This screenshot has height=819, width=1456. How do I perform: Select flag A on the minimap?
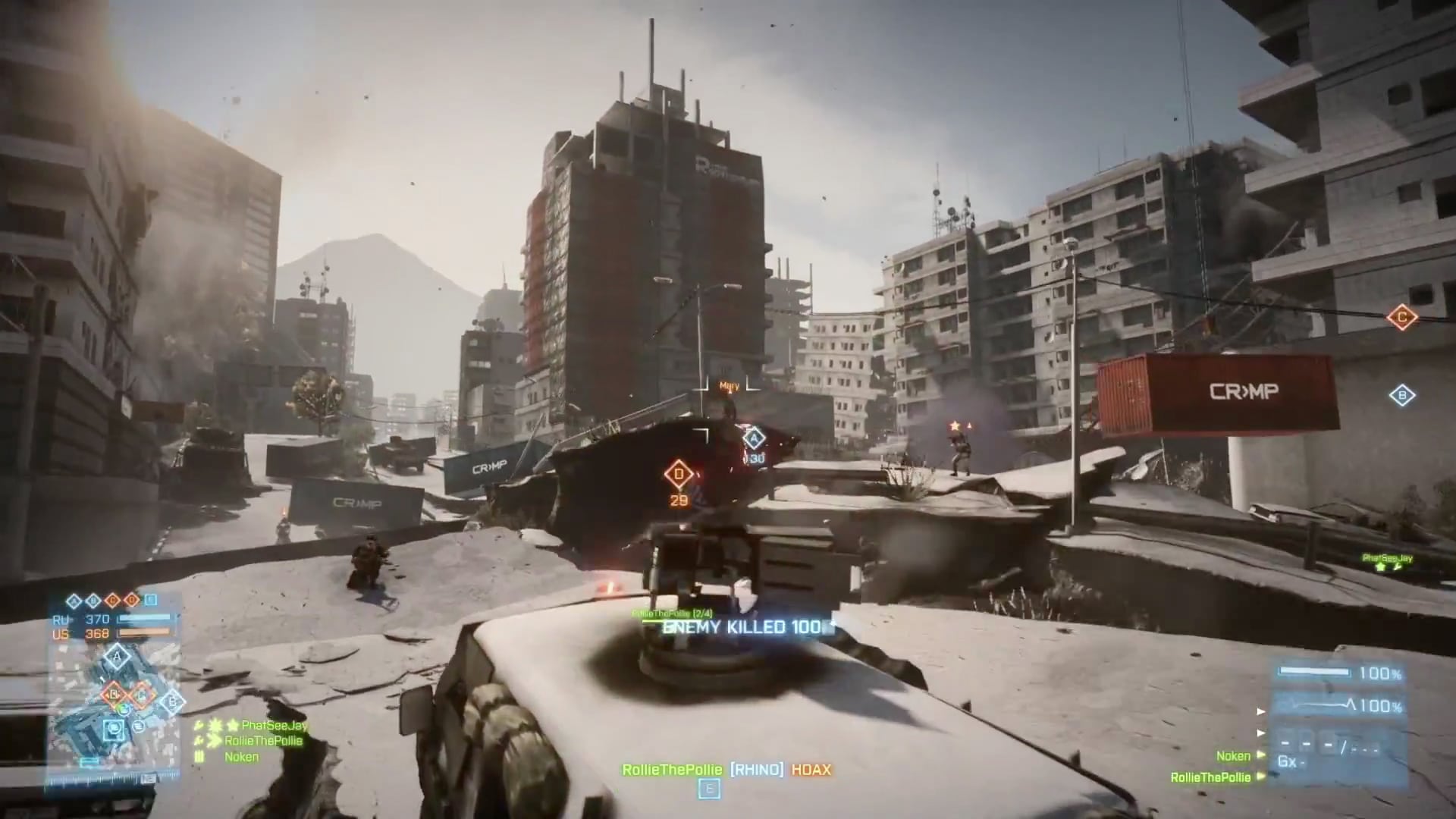[116, 657]
